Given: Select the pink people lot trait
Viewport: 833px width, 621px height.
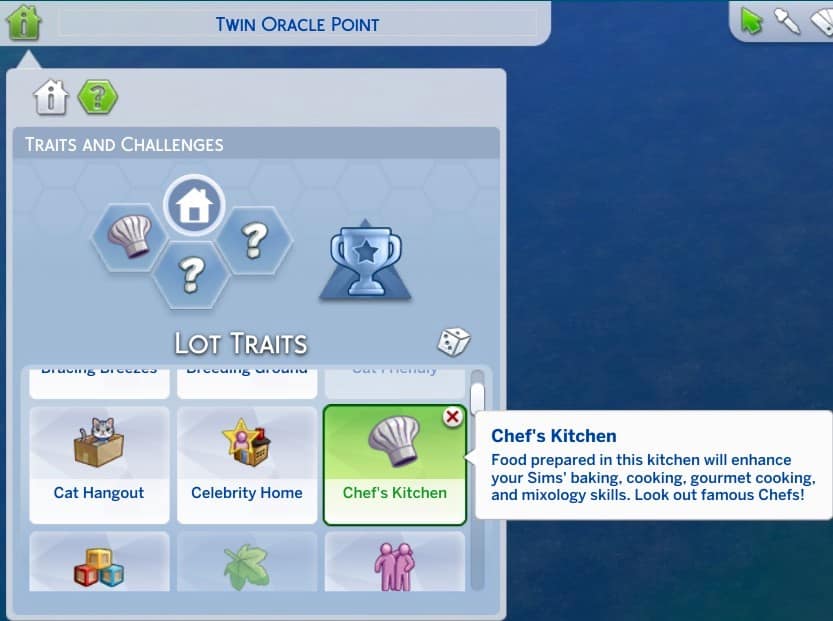Looking at the screenshot, I should [x=394, y=564].
